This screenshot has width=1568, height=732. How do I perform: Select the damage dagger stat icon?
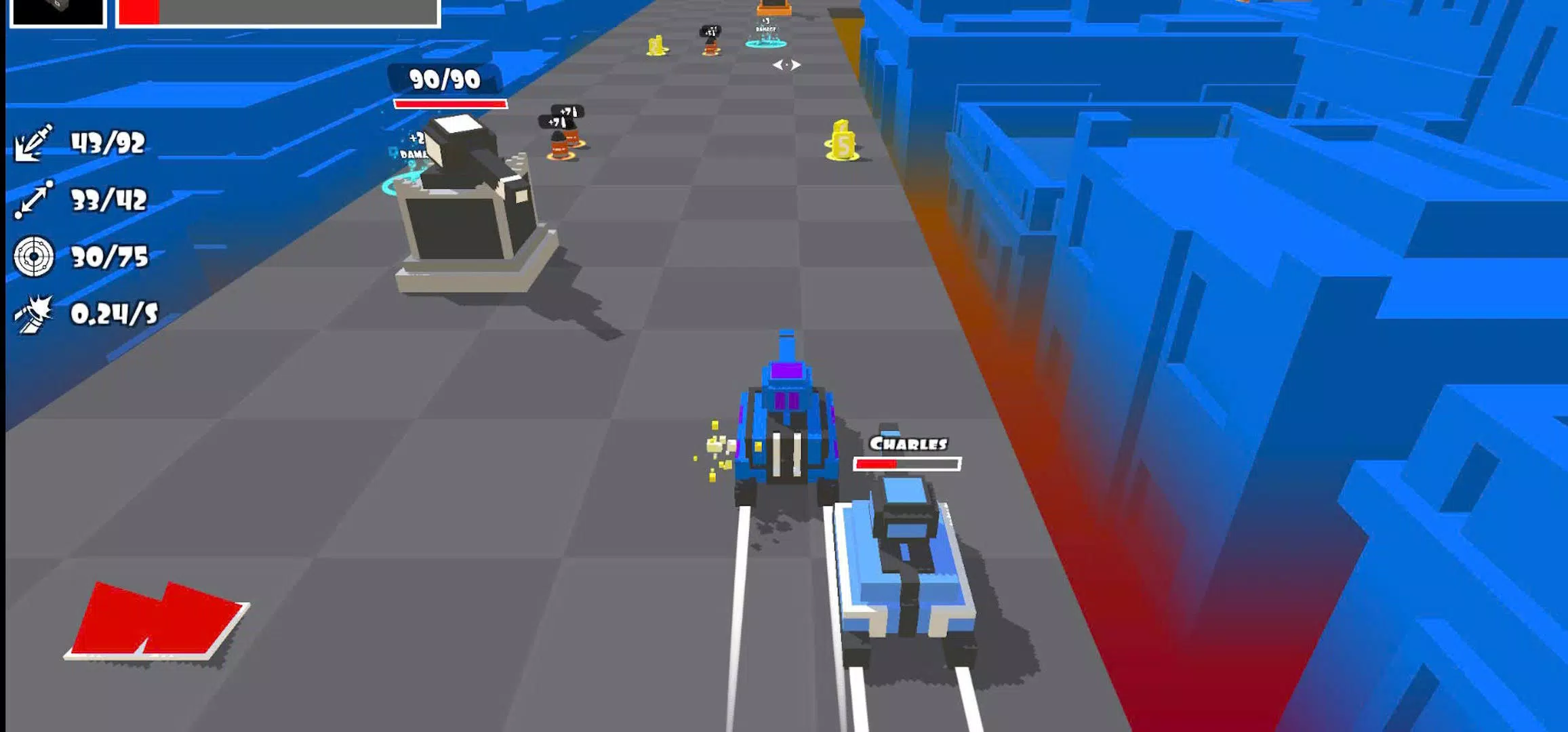32,144
